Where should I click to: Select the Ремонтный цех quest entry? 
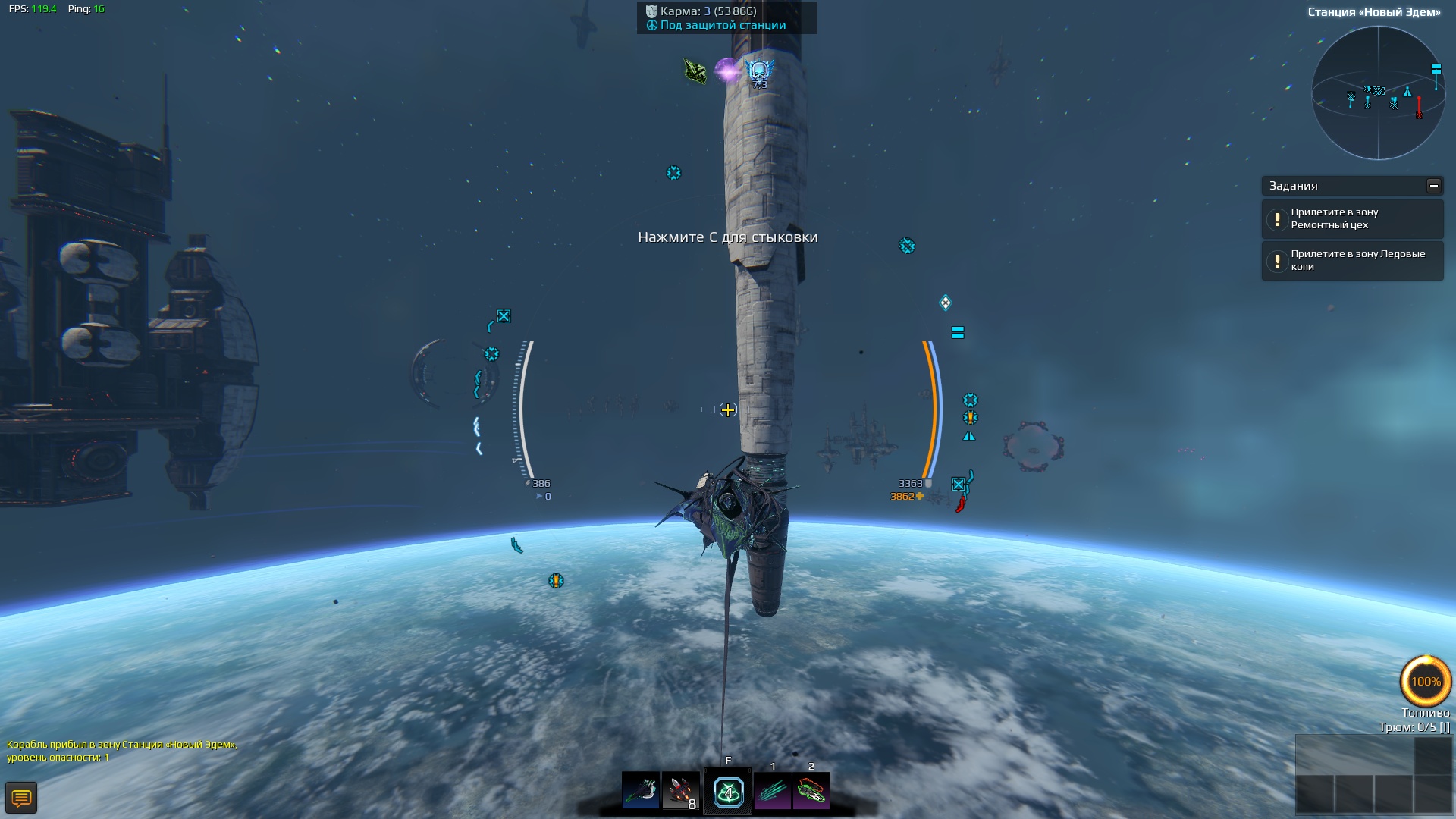click(x=1352, y=219)
